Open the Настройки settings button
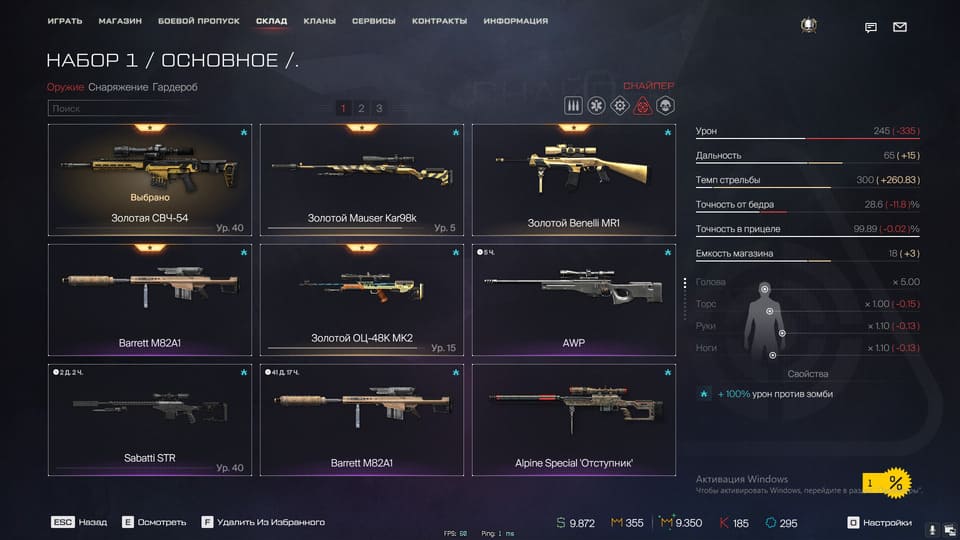The height and width of the screenshot is (540, 960). point(879,522)
